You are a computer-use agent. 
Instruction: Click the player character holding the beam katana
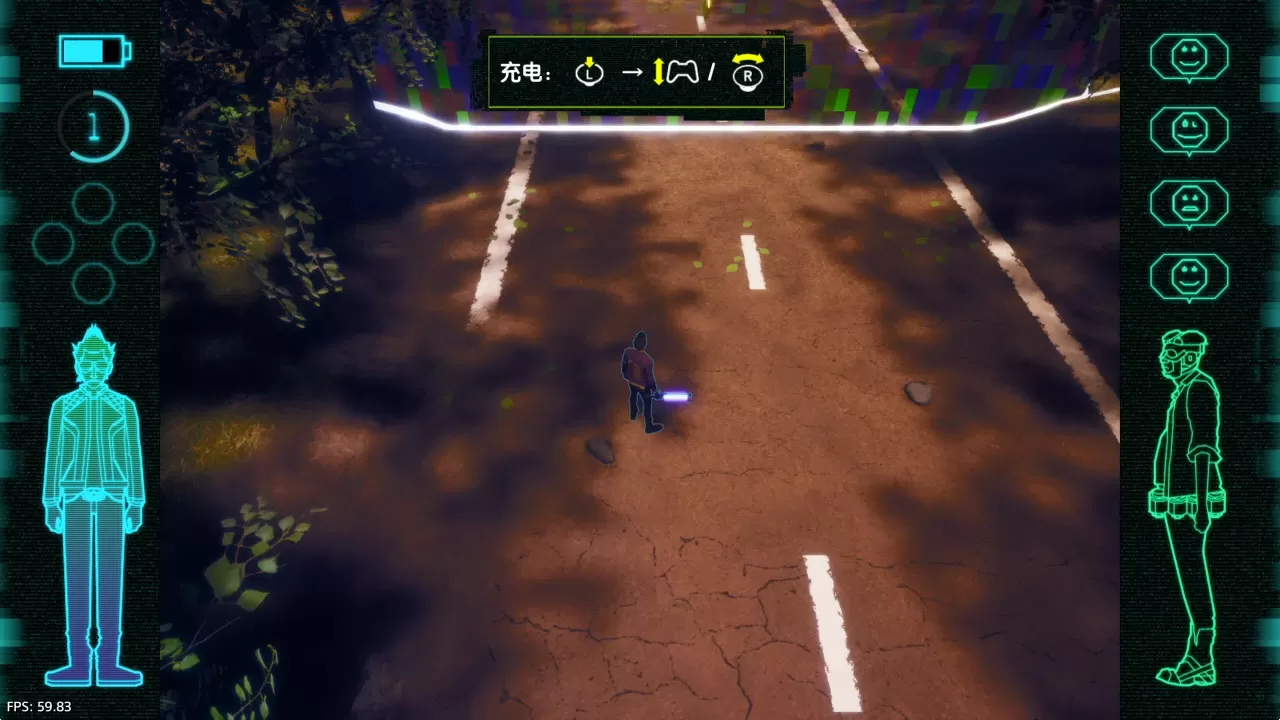coord(644,380)
